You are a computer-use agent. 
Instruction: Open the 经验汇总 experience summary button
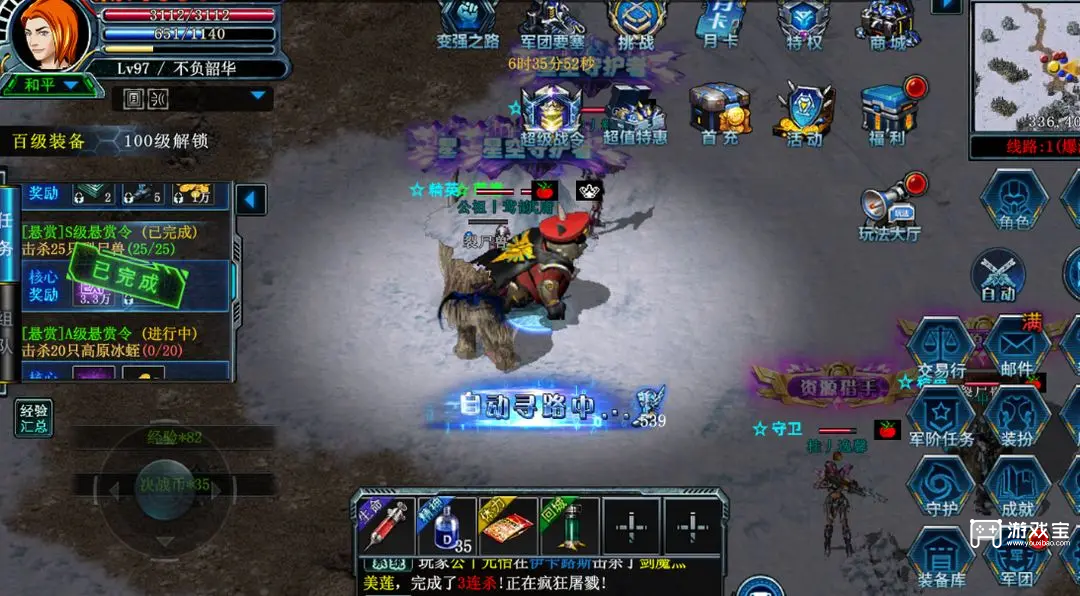34,419
